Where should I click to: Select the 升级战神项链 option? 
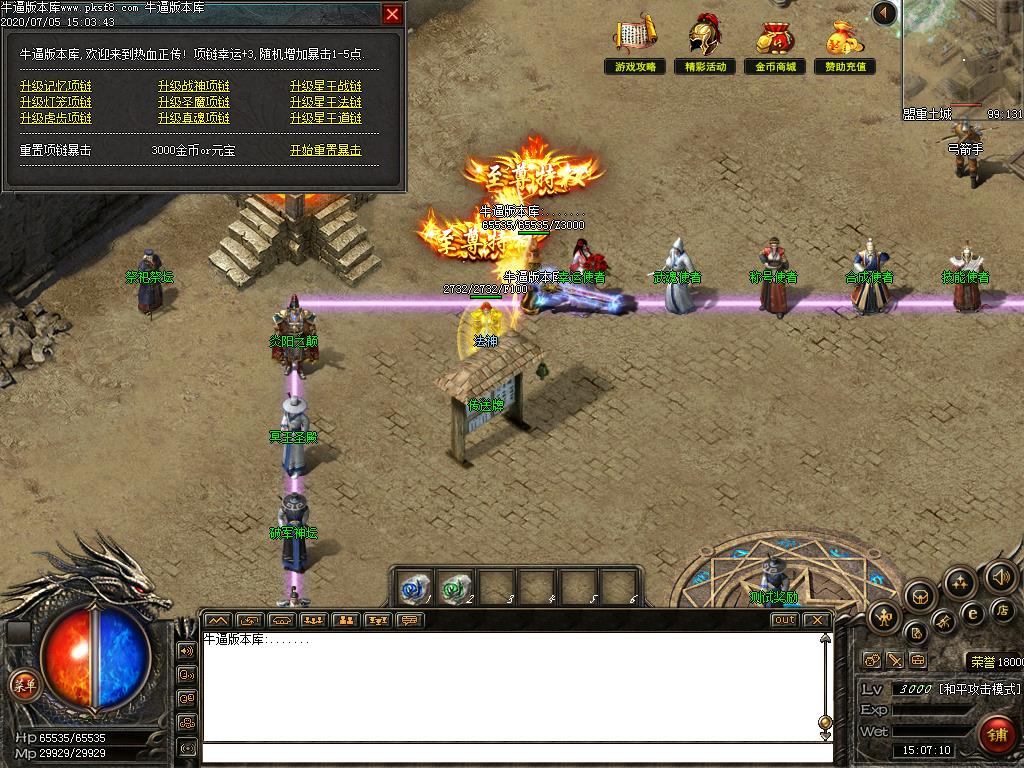(193, 86)
